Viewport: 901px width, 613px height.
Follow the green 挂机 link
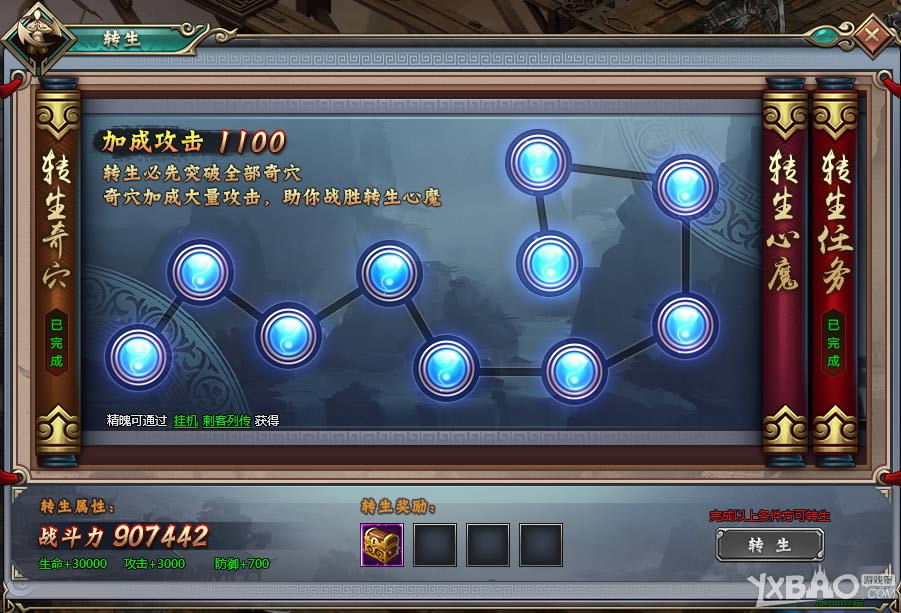pos(186,421)
